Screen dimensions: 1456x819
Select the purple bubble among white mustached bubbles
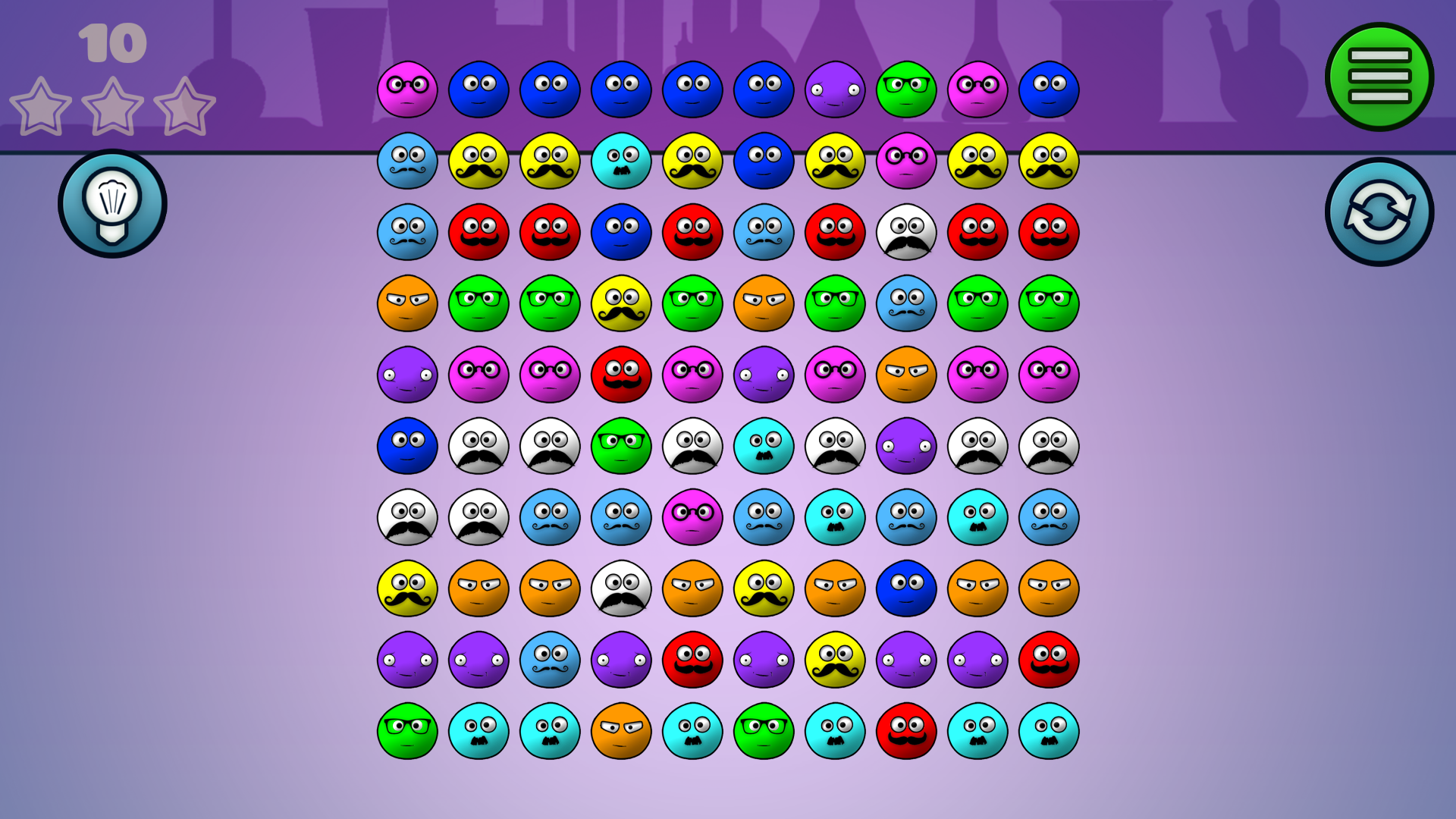point(906,447)
